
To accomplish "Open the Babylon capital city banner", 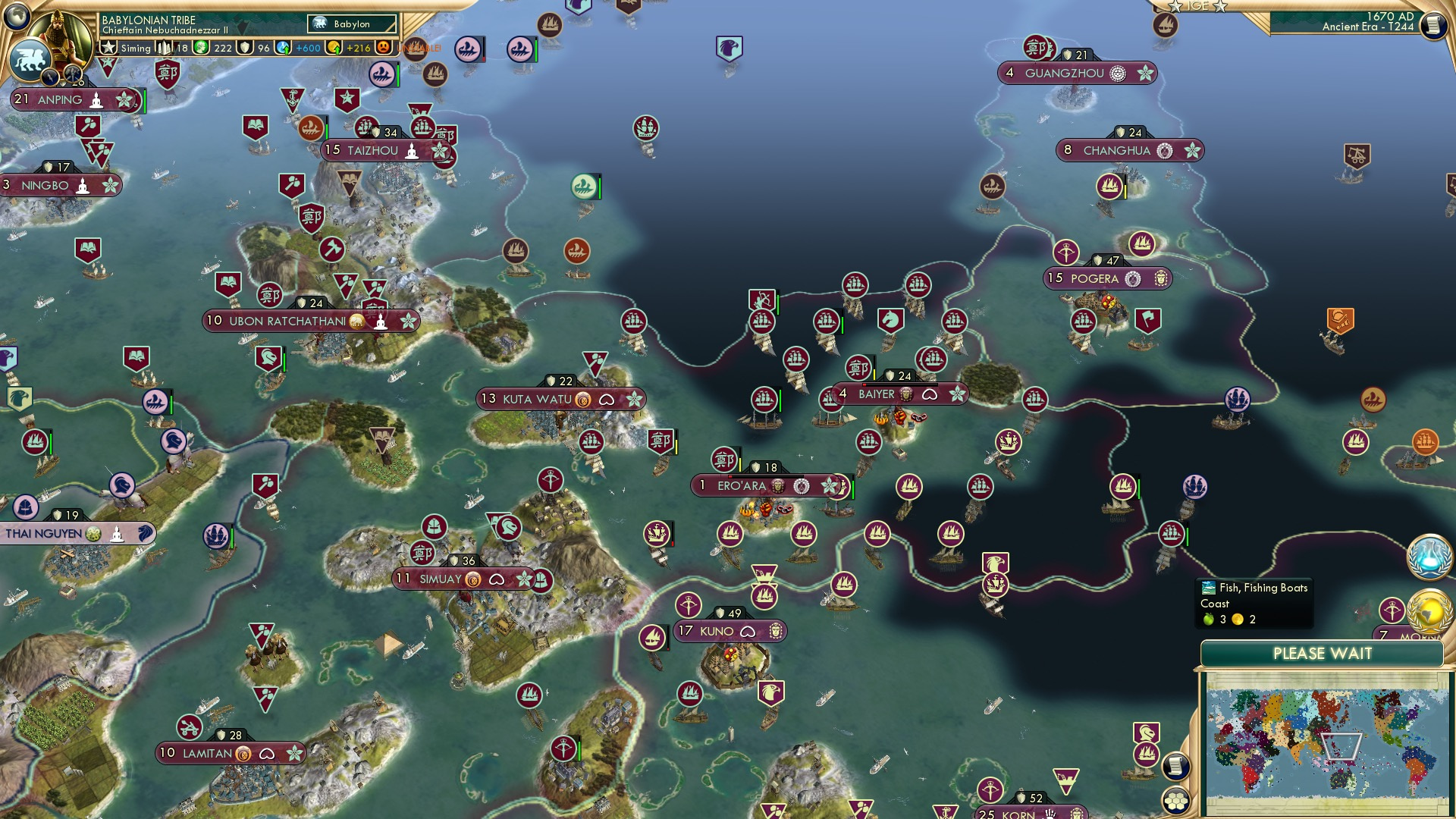I will (x=350, y=24).
